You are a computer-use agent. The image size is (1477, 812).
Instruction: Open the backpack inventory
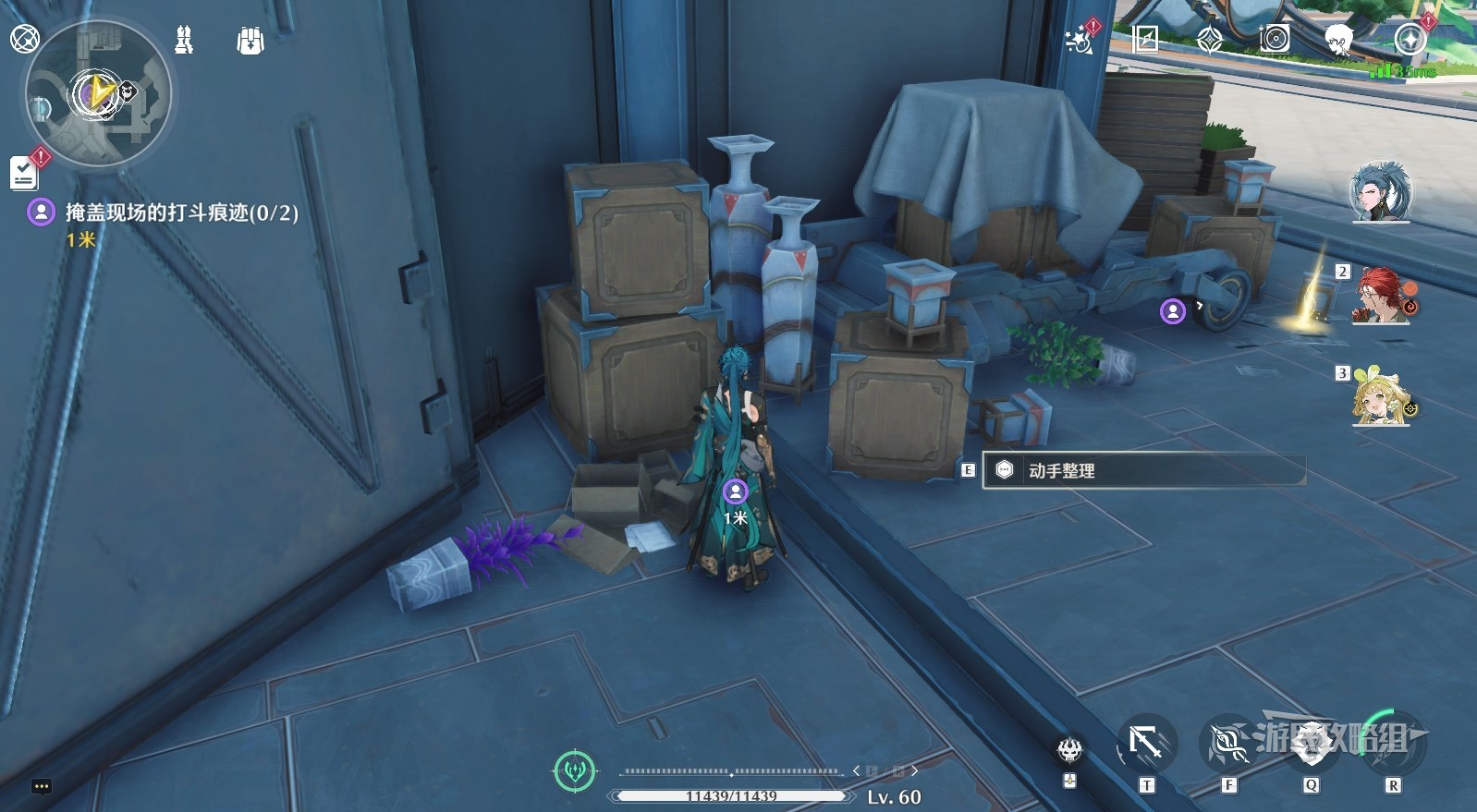point(250,41)
